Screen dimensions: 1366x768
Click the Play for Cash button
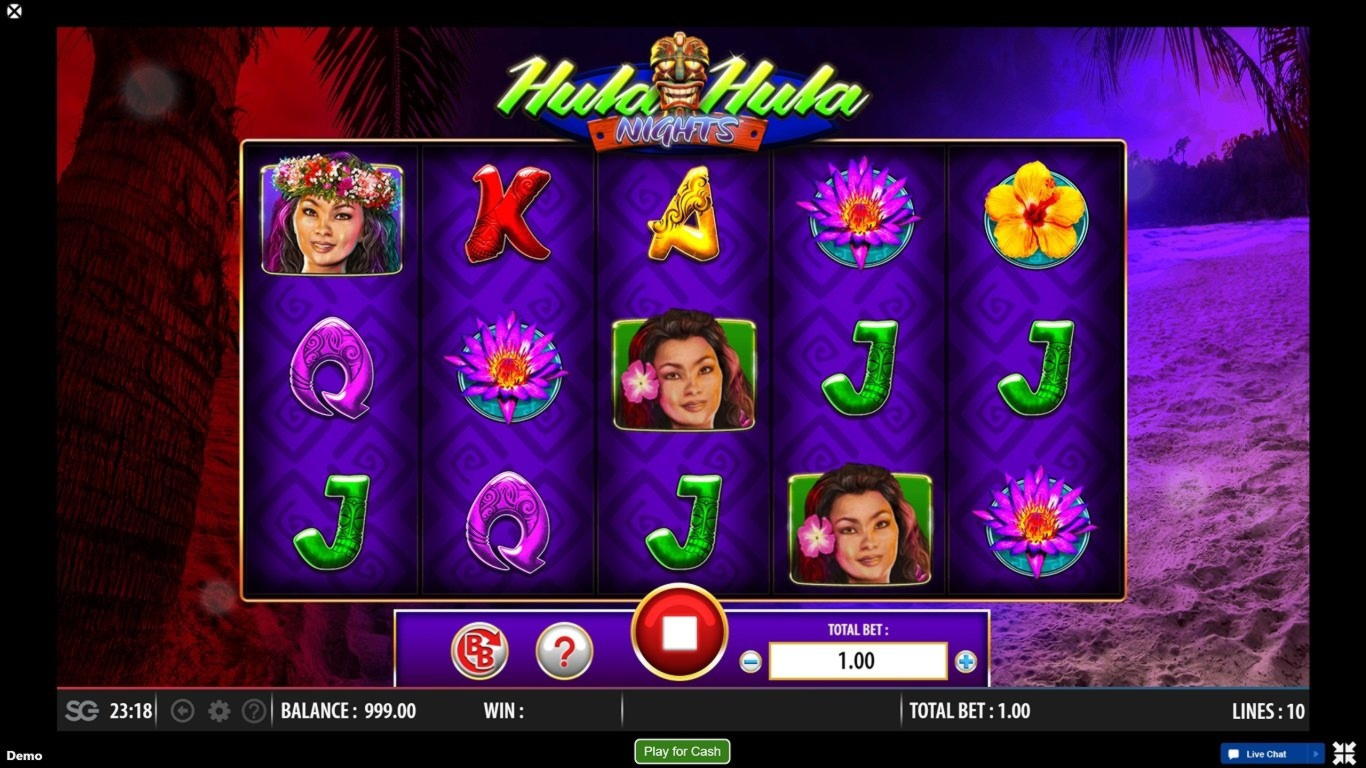coord(682,751)
